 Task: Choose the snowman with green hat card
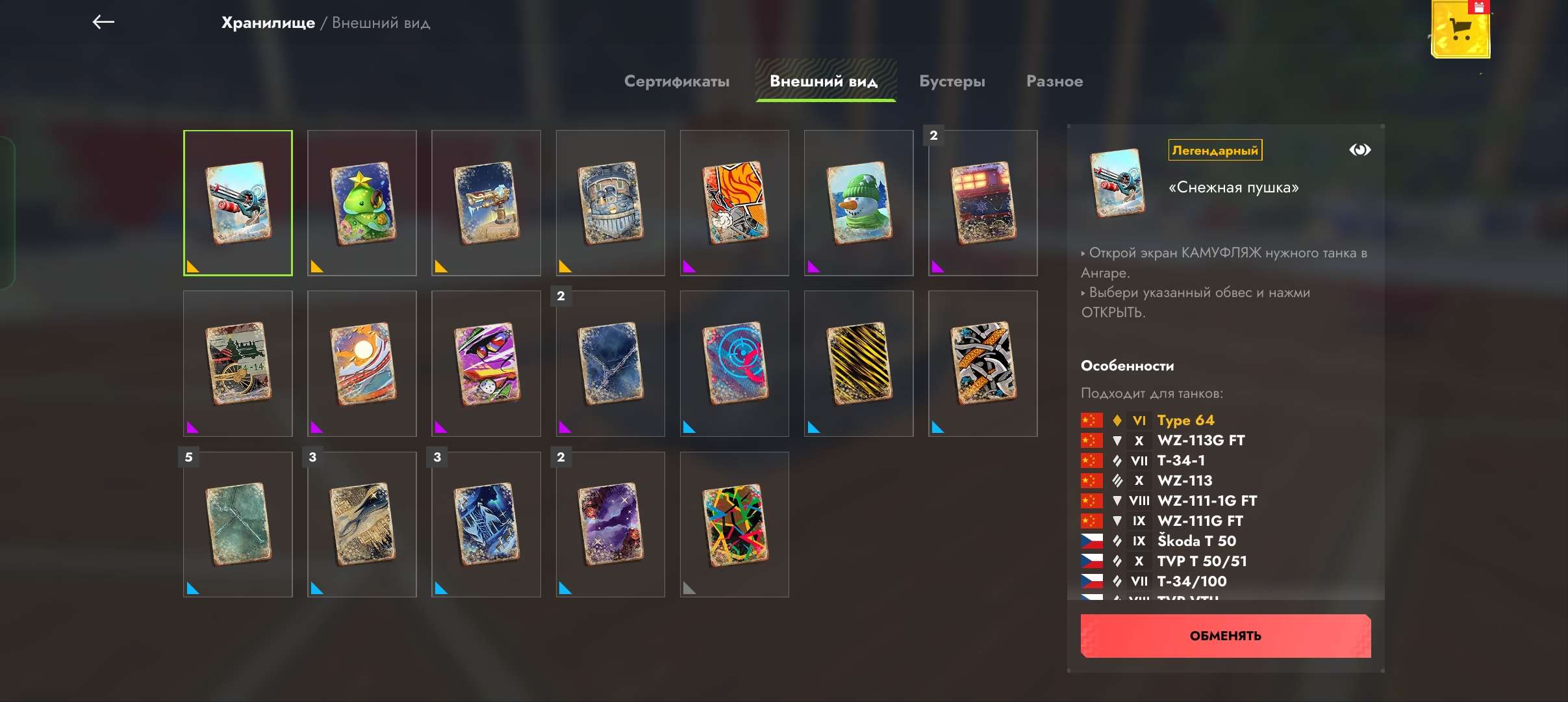click(x=858, y=203)
